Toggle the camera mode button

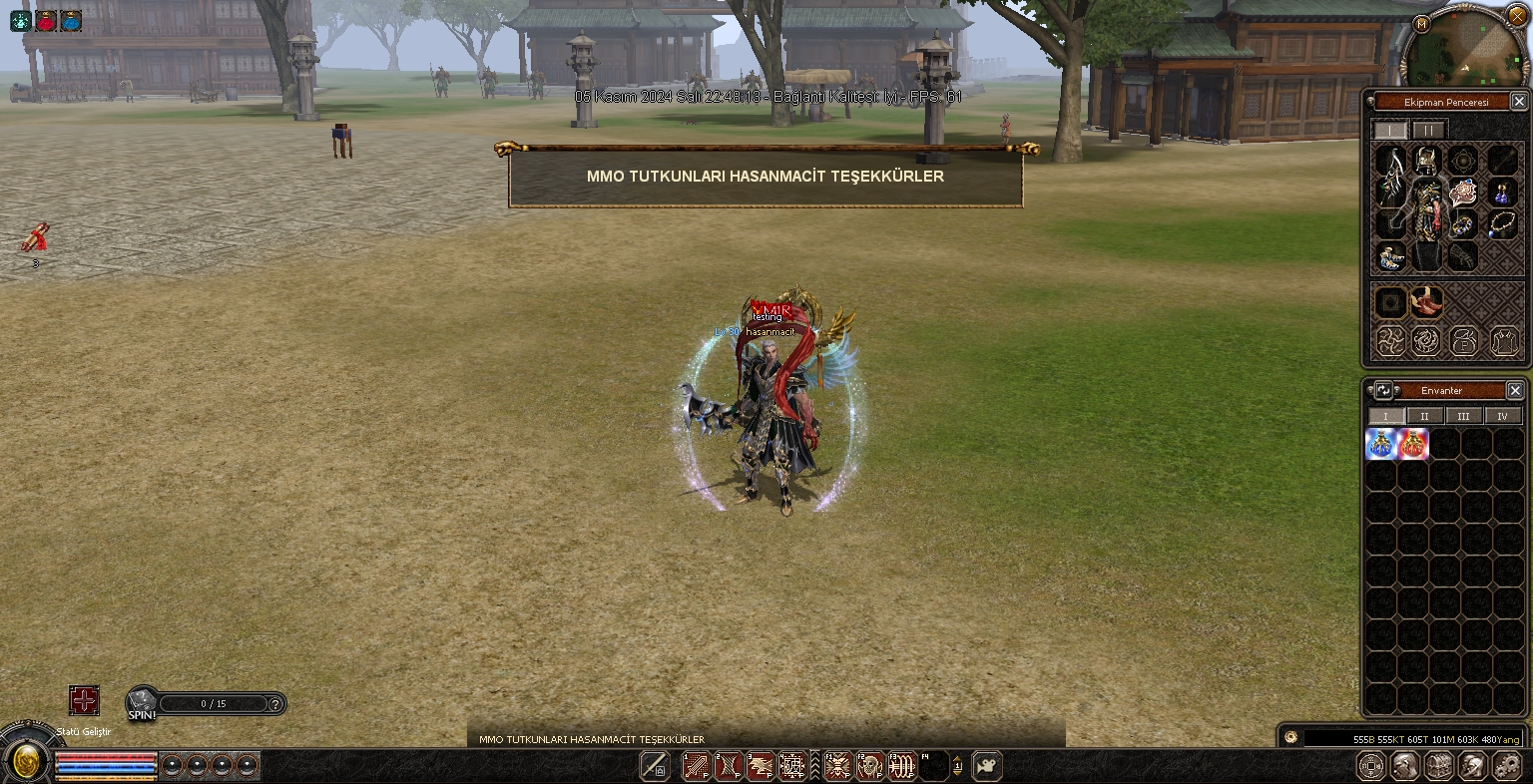click(987, 766)
